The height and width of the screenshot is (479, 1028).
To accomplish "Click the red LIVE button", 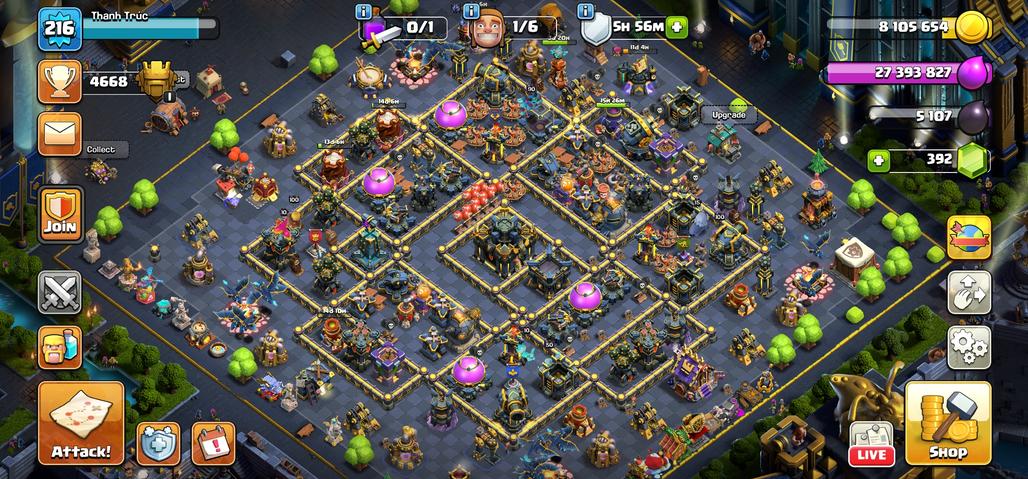I will 871,444.
